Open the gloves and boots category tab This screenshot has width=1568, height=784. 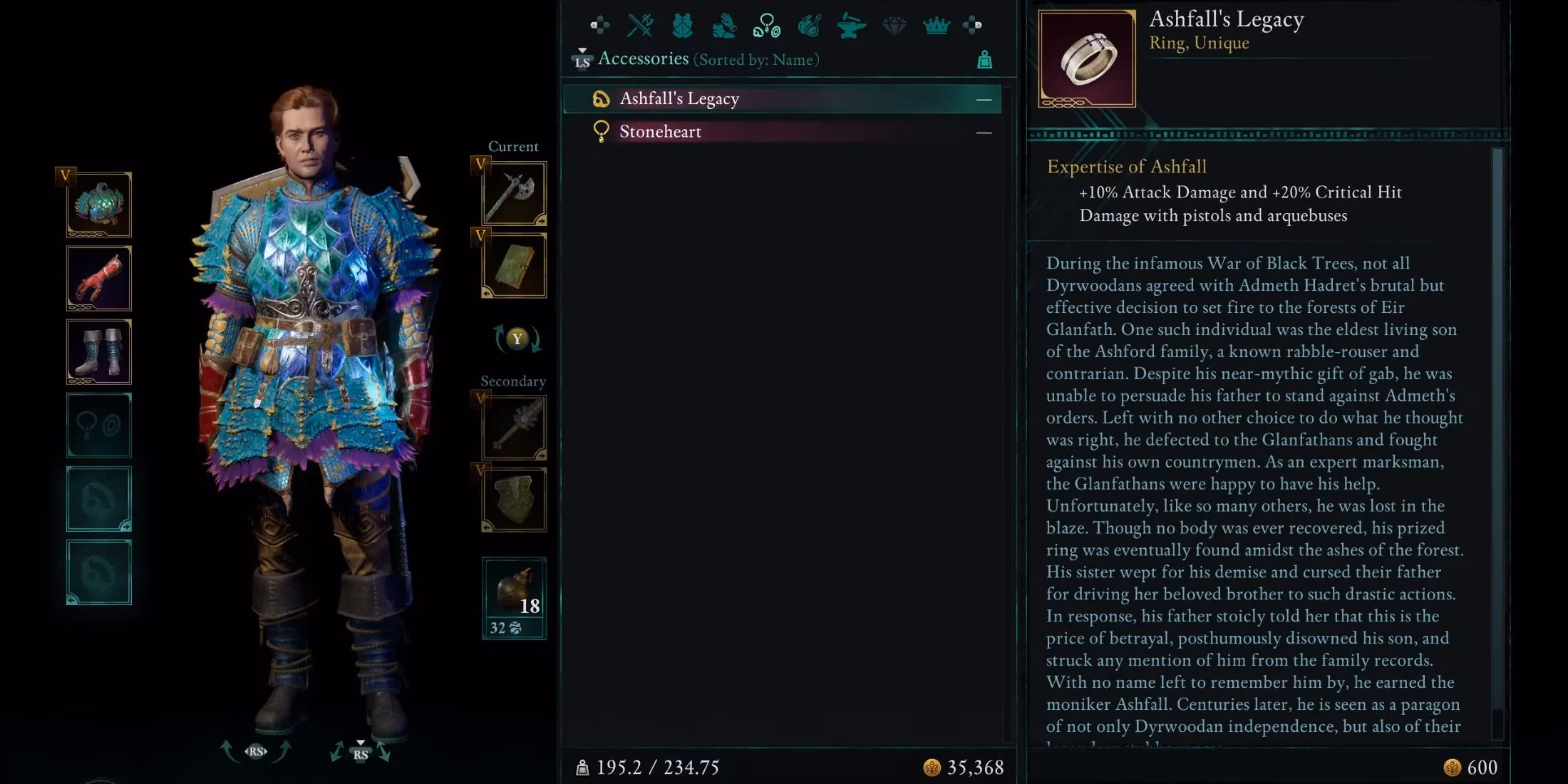(724, 26)
